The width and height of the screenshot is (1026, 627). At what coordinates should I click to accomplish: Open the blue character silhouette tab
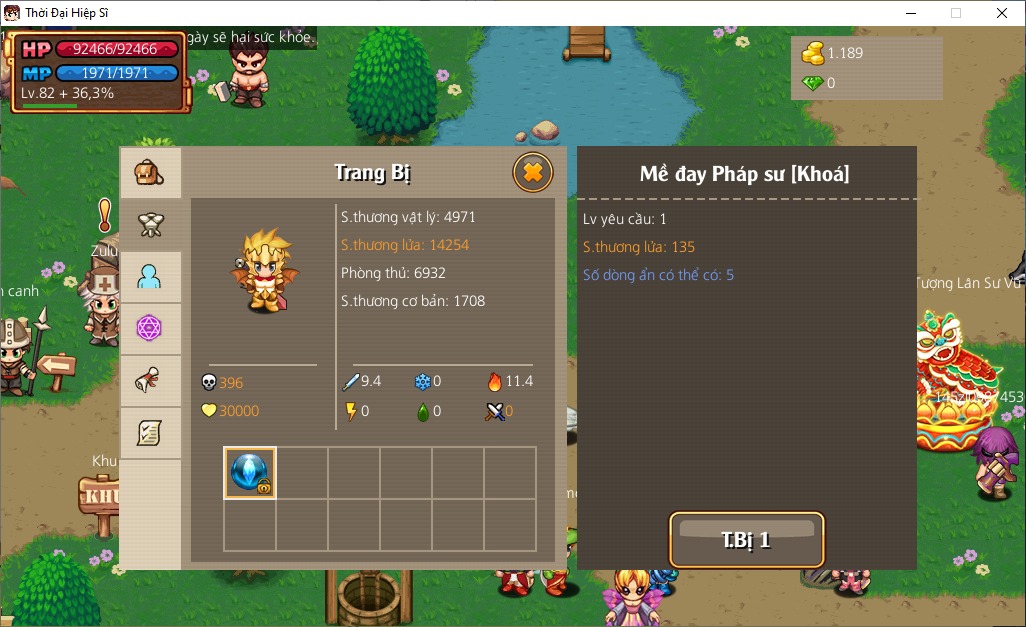(150, 277)
